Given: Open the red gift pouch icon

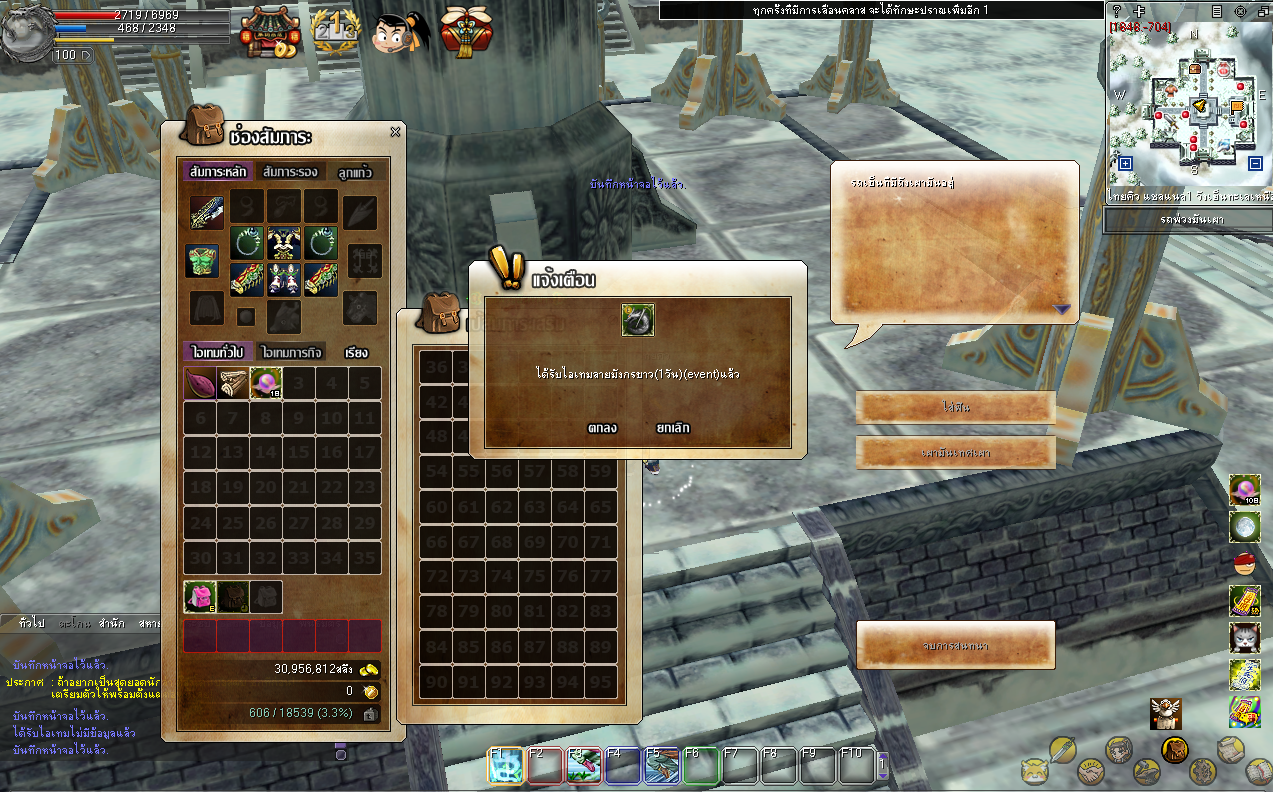Looking at the screenshot, I should point(466,32).
